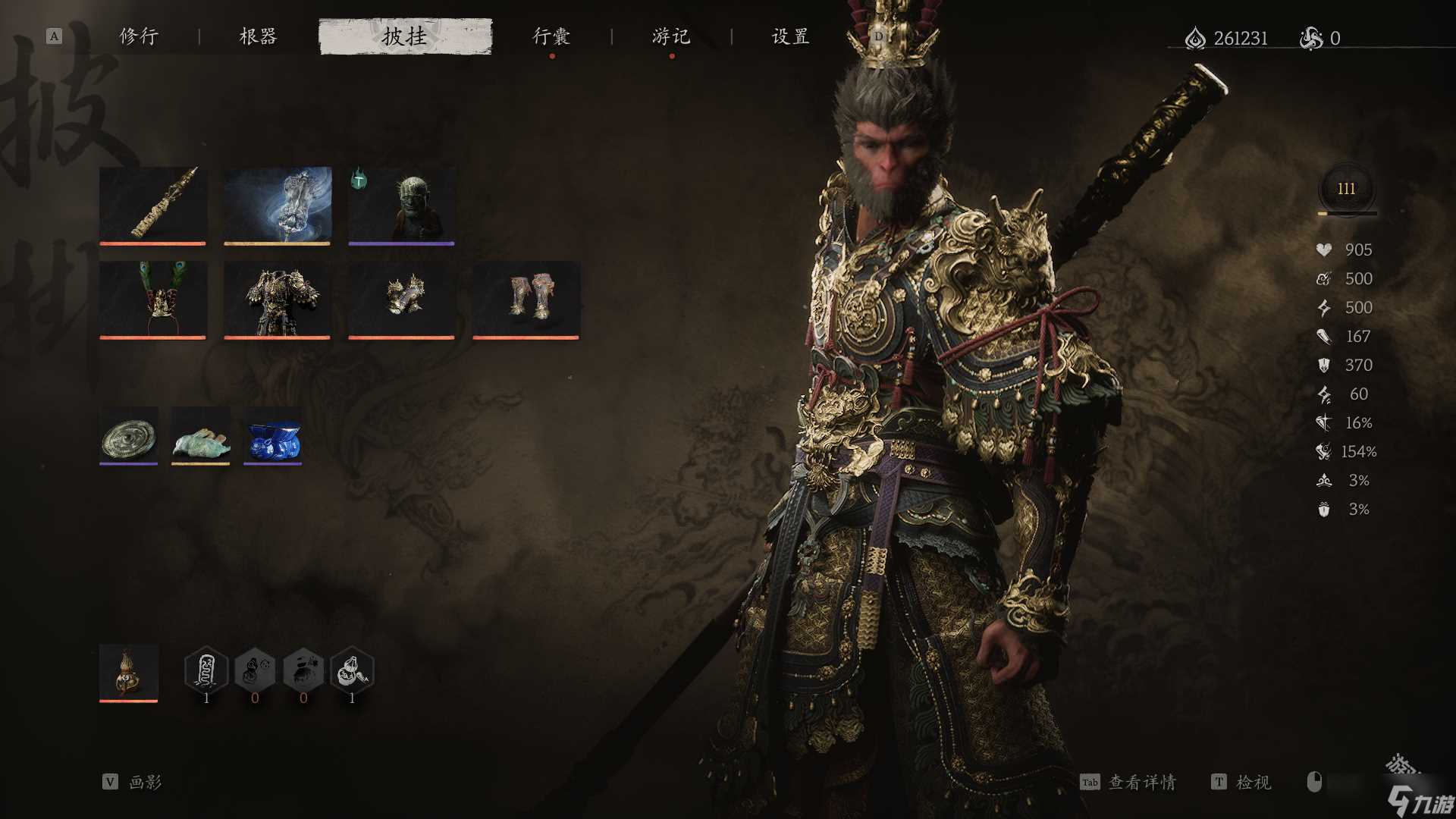The image size is (1456, 819).
Task: Open the left tab arrow marked A
Action: pos(53,35)
